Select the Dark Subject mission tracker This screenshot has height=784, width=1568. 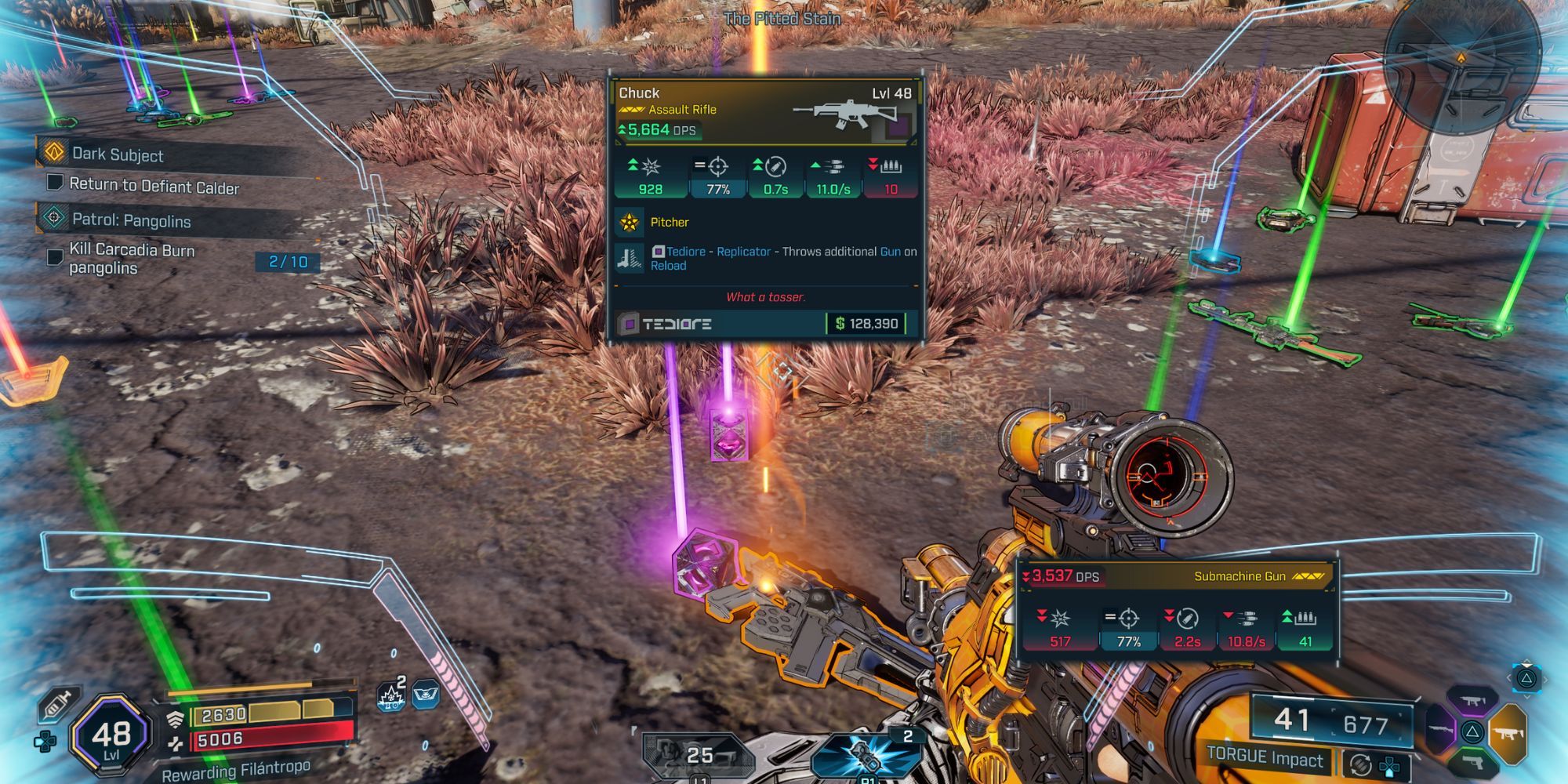[118, 154]
